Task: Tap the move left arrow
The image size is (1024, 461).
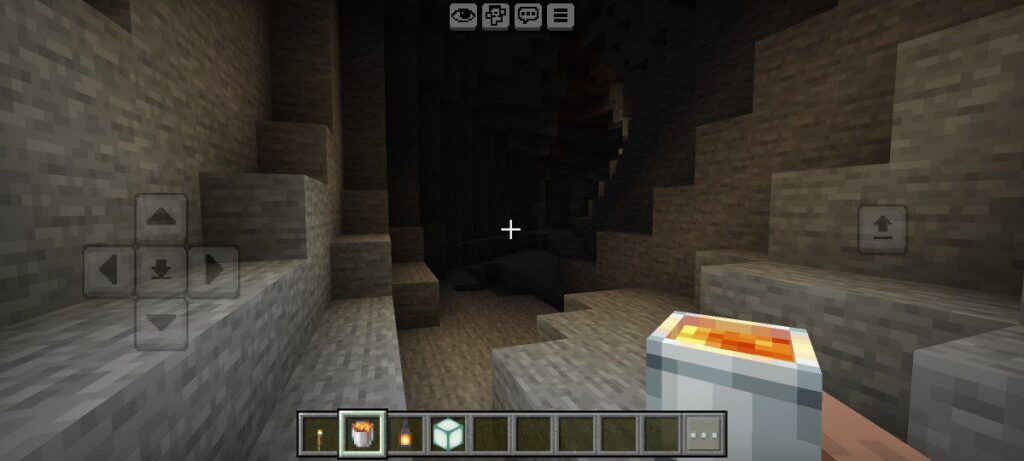Action: (109, 270)
